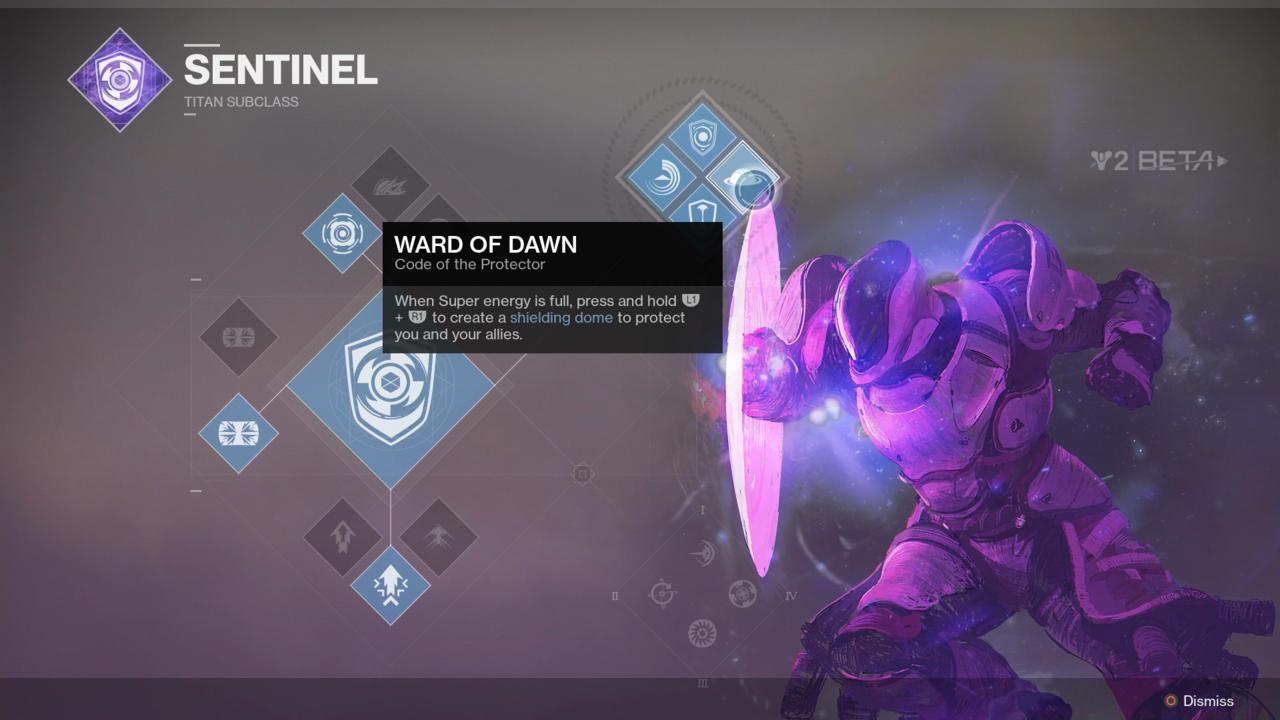Open the shielding dome link in the tooltip

click(560, 317)
